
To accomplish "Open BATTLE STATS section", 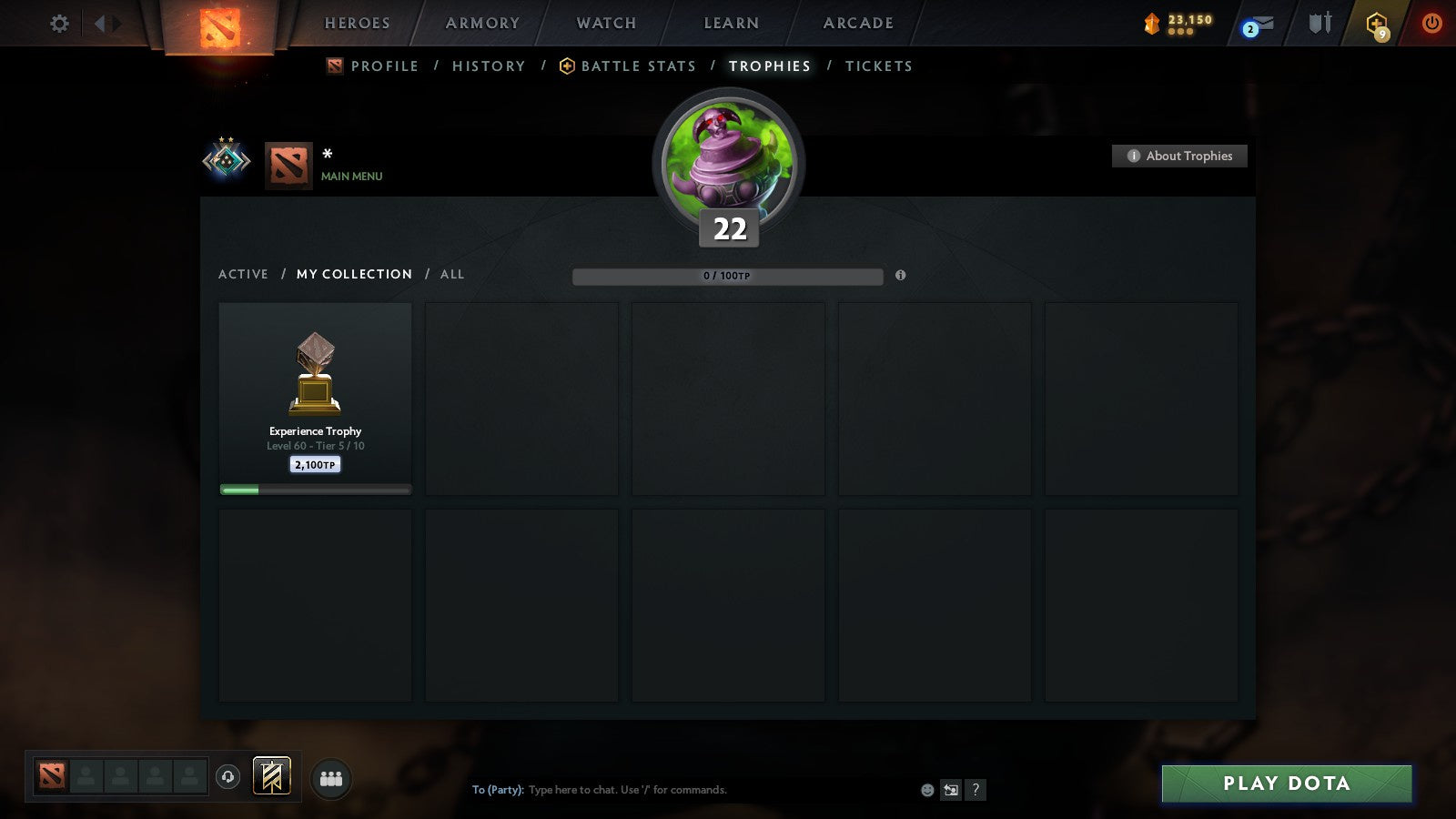I will tap(638, 66).
